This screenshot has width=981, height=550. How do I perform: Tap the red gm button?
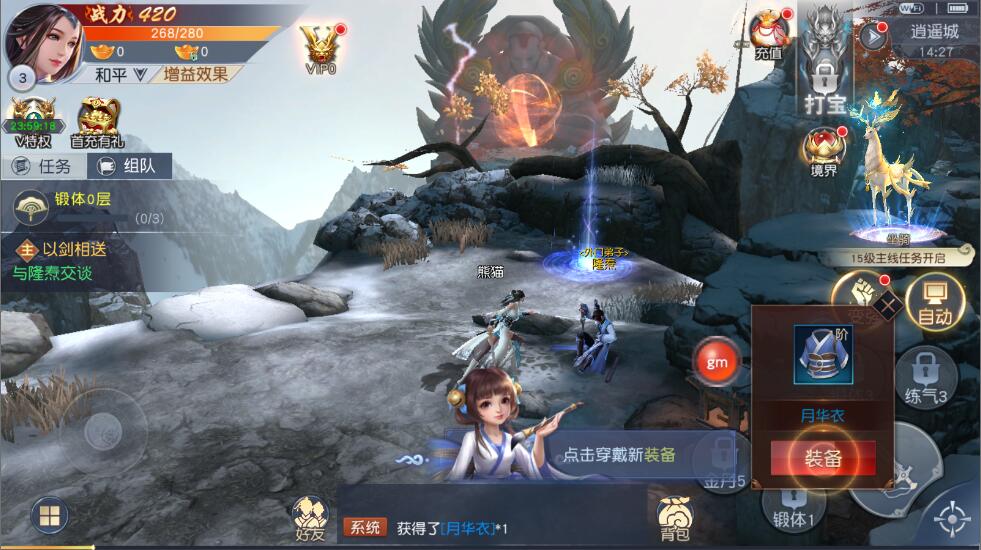(x=716, y=362)
